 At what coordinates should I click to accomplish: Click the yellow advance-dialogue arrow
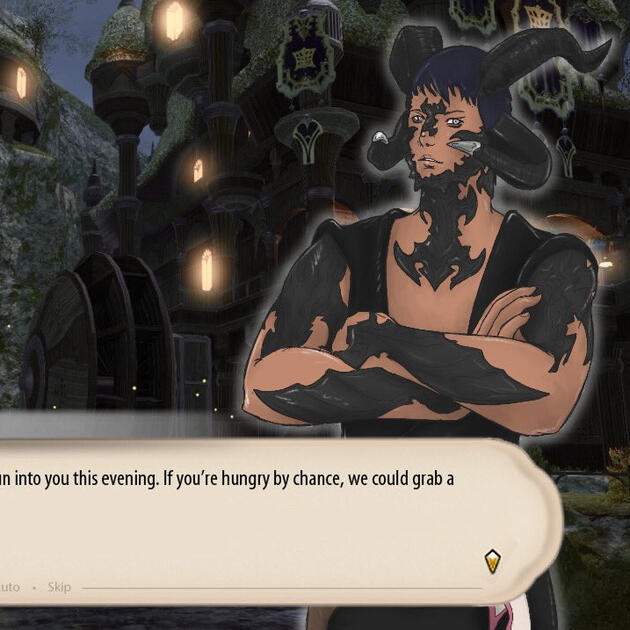tap(491, 561)
